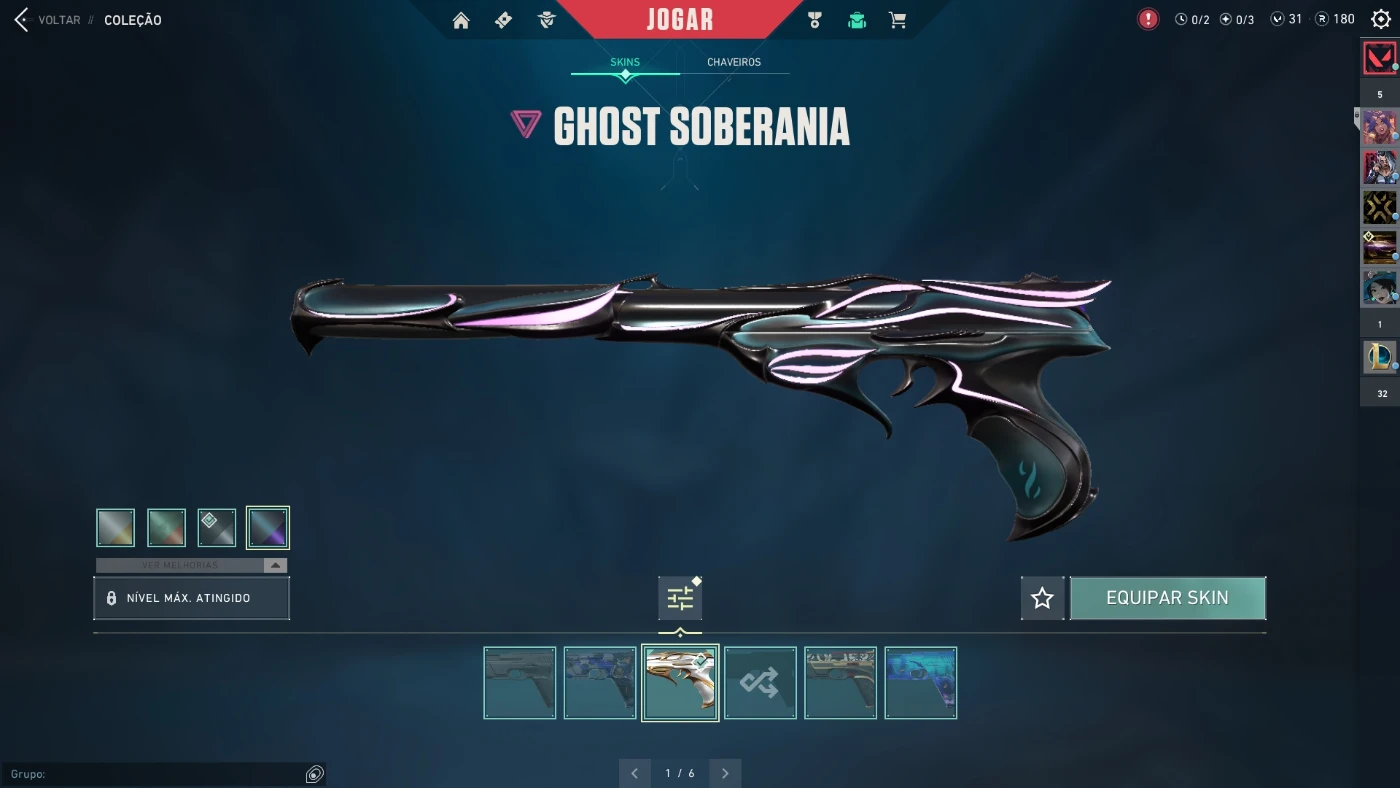Click the Nível Máx. Atingido button
This screenshot has height=788, width=1400.
pyautogui.click(x=191, y=598)
